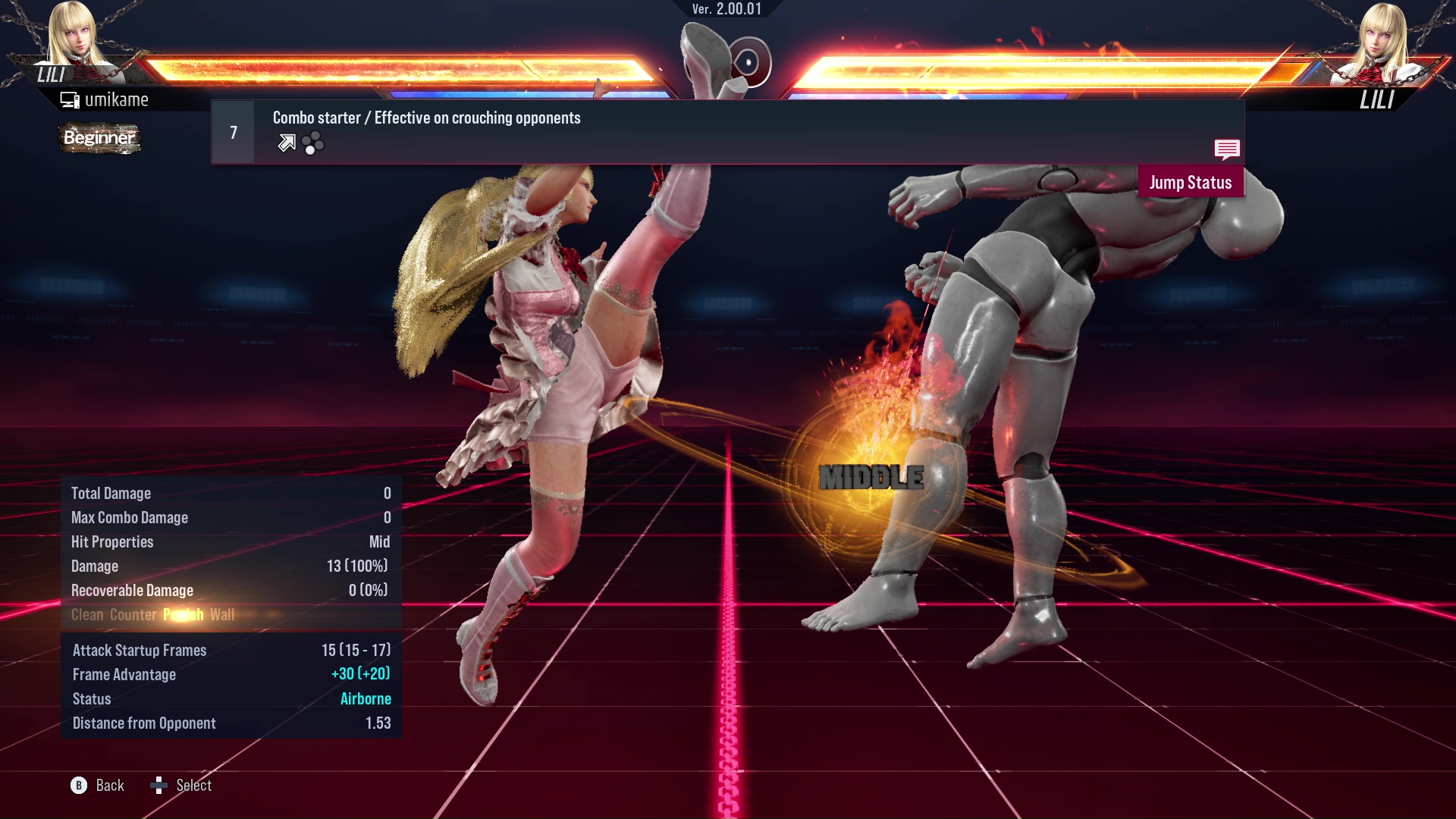Open the Jump Status label
1456x819 pixels.
1191,182
